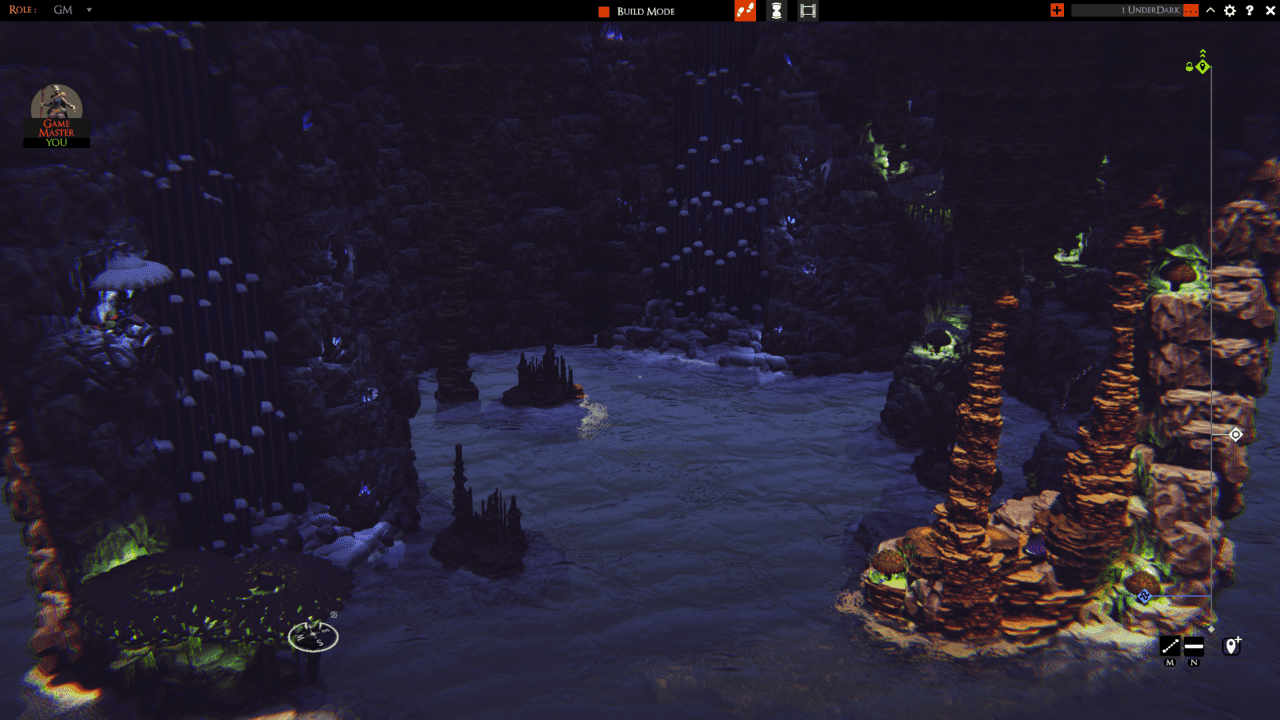
Task: Open the hourglass turn tool
Action: [x=776, y=11]
